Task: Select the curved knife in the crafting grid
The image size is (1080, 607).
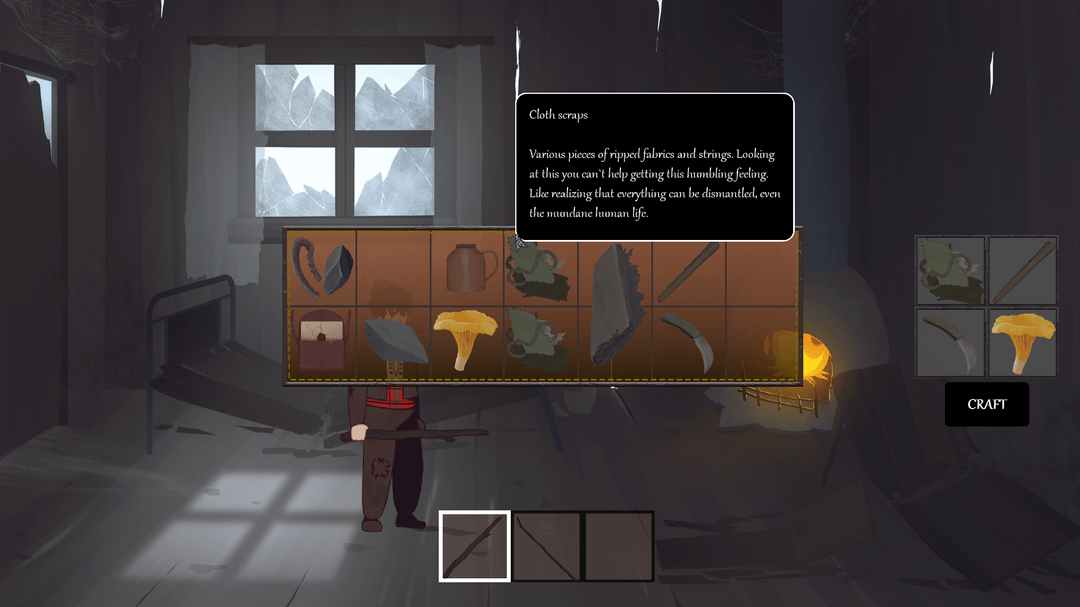Action: 950,342
